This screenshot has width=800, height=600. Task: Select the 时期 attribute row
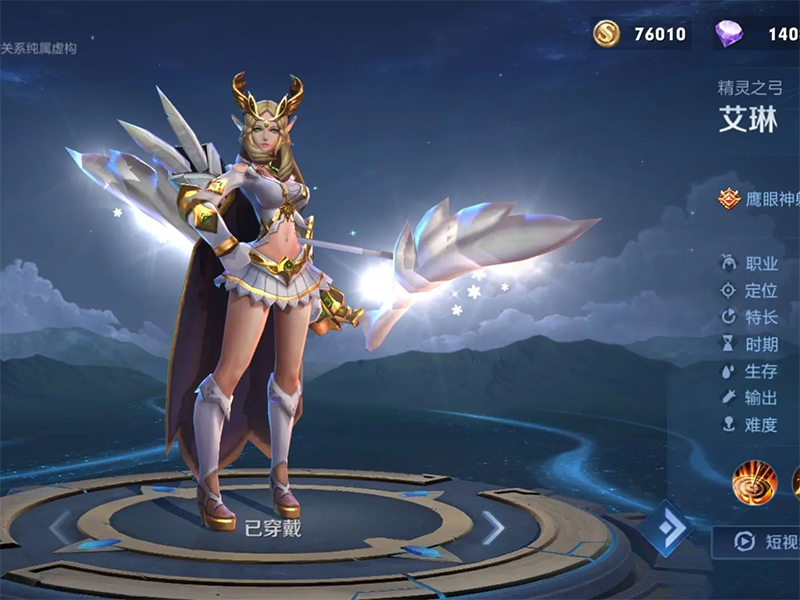pos(750,344)
